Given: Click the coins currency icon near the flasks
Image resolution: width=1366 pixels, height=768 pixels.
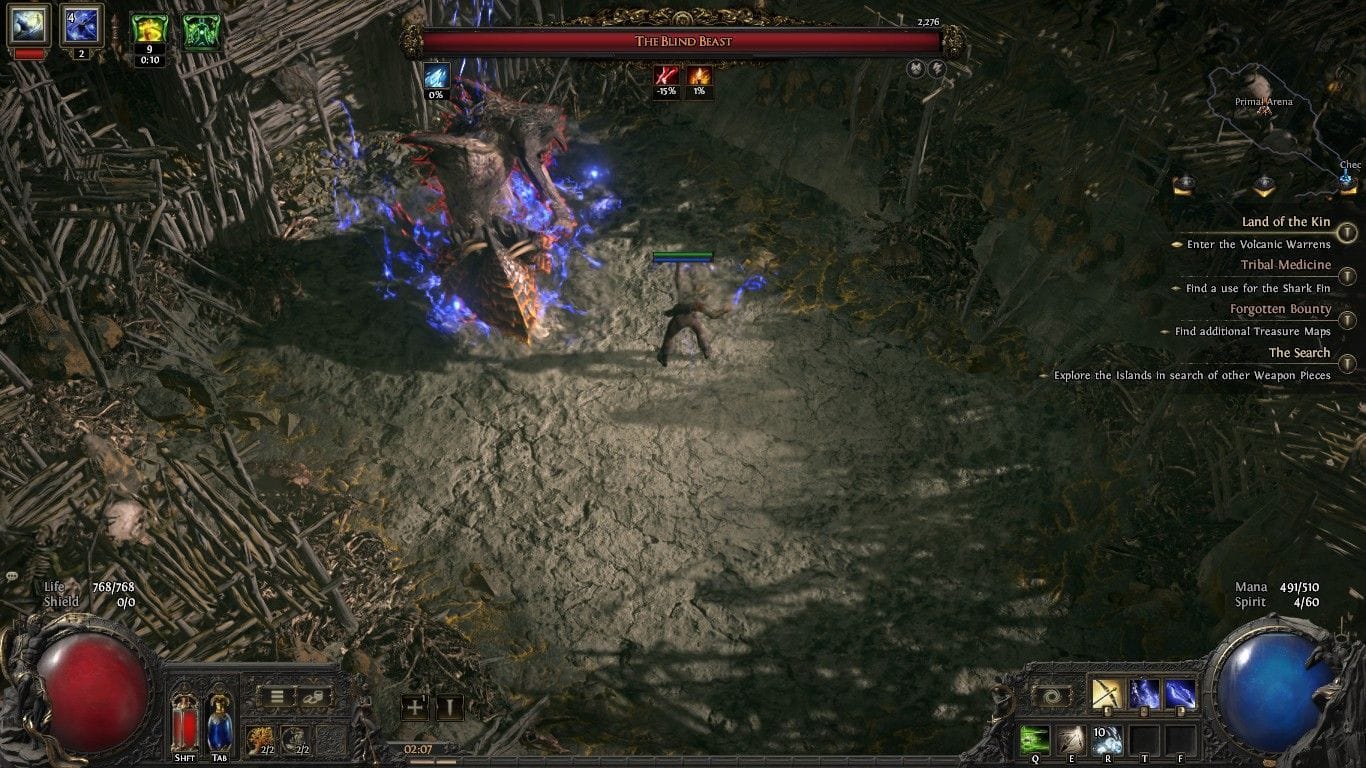Looking at the screenshot, I should 314,697.
